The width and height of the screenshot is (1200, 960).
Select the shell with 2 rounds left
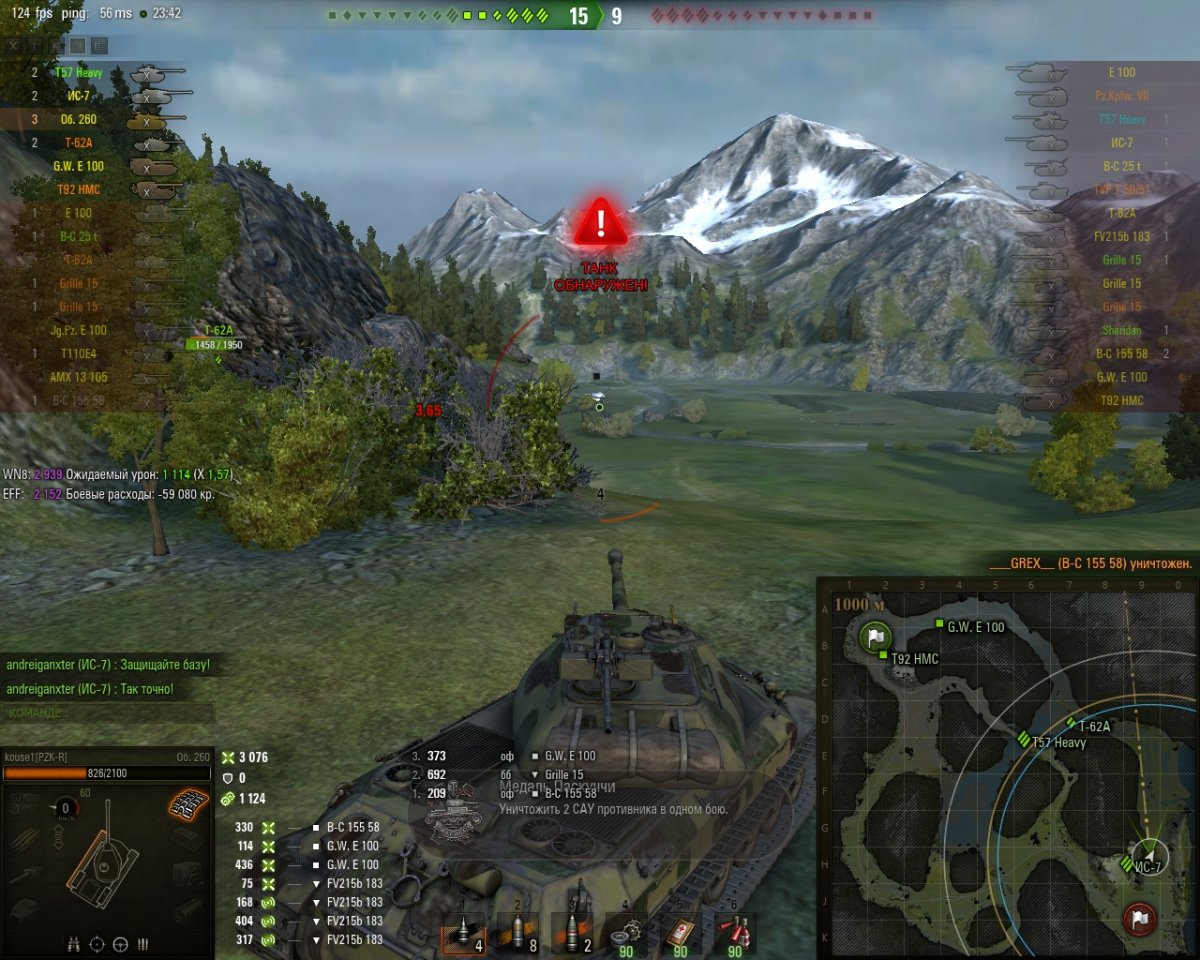pos(572,933)
